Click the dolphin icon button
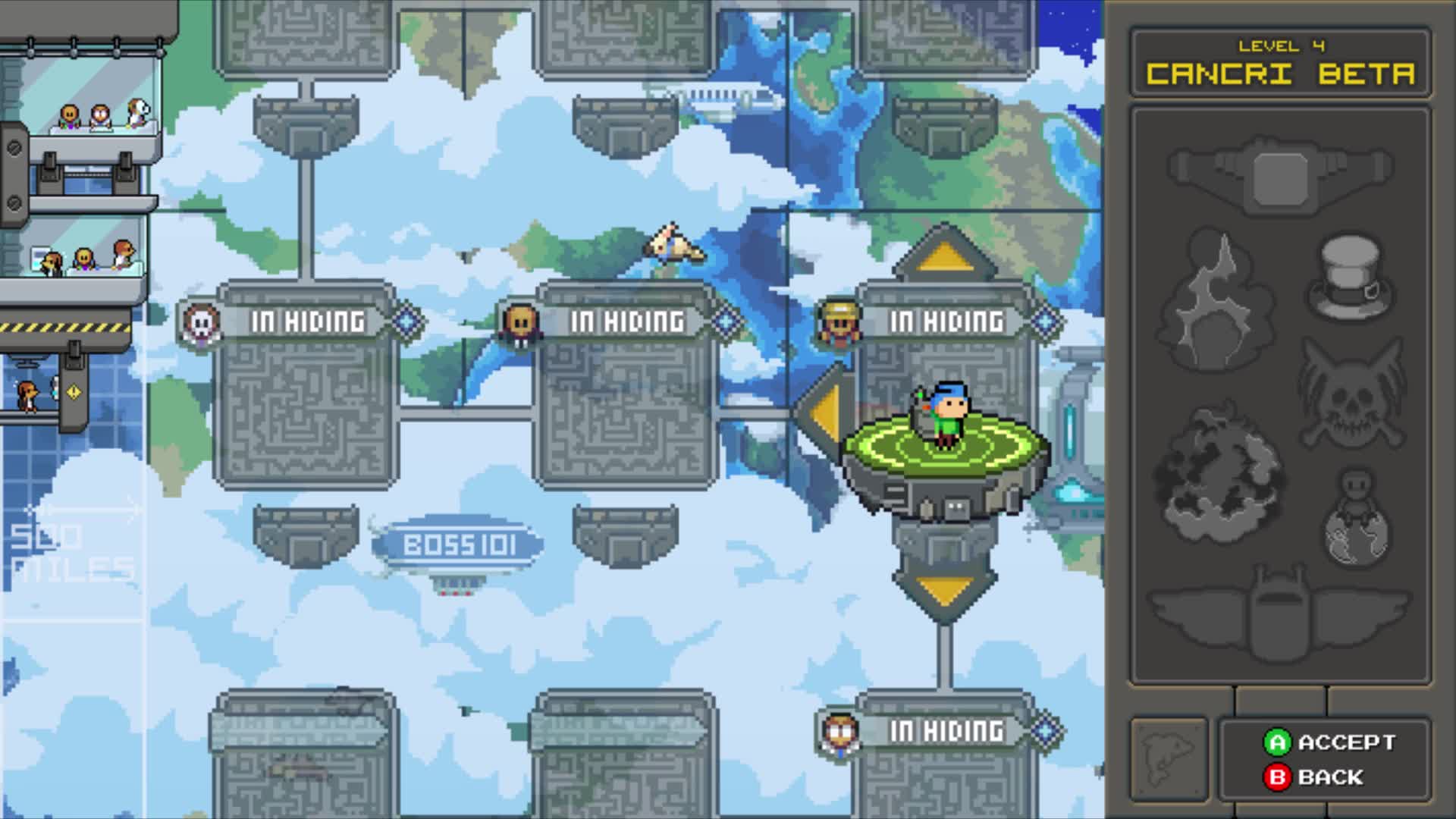This screenshot has height=819, width=1456. (1169, 758)
